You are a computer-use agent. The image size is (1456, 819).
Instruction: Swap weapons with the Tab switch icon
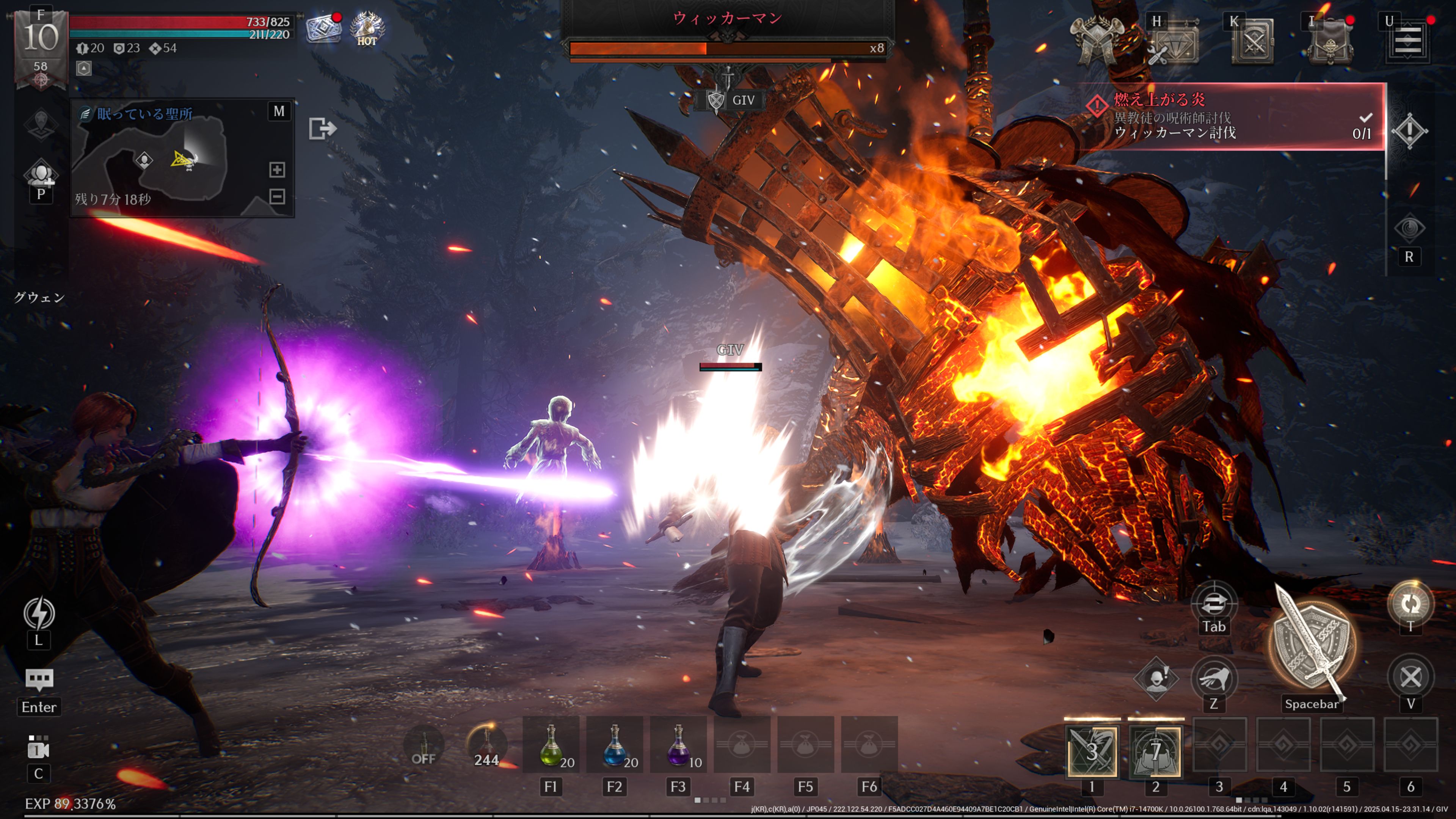[1213, 604]
